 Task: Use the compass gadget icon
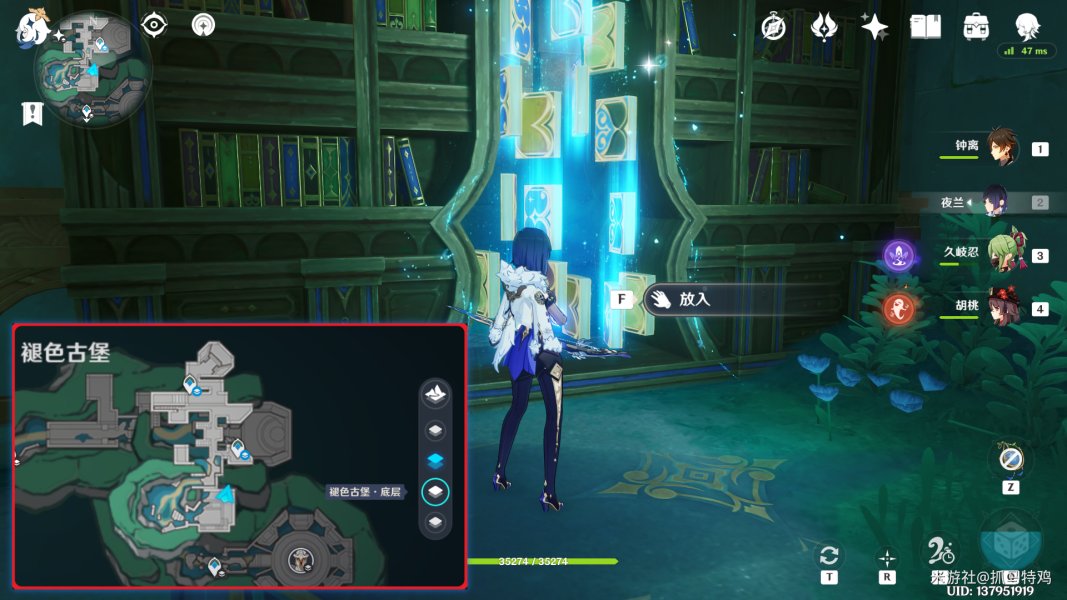pyautogui.click(x=1010, y=460)
